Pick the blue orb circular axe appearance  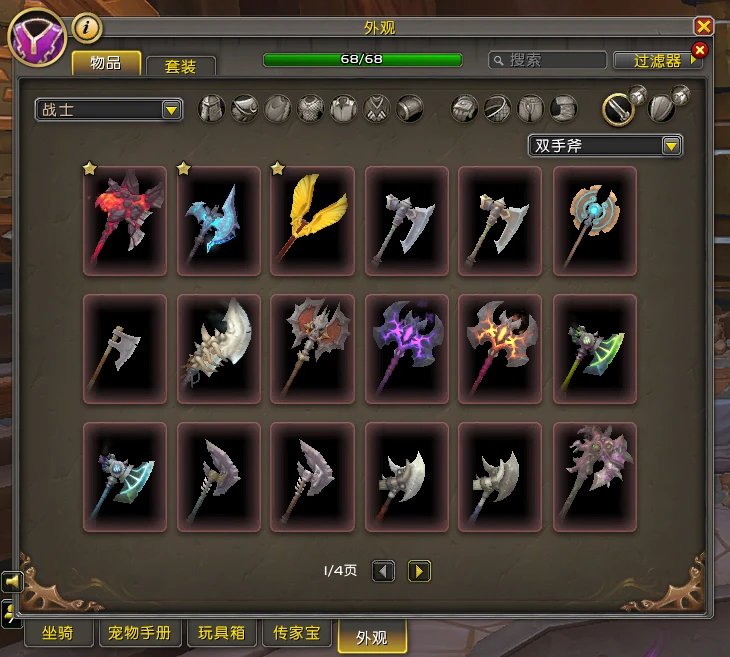pos(595,220)
